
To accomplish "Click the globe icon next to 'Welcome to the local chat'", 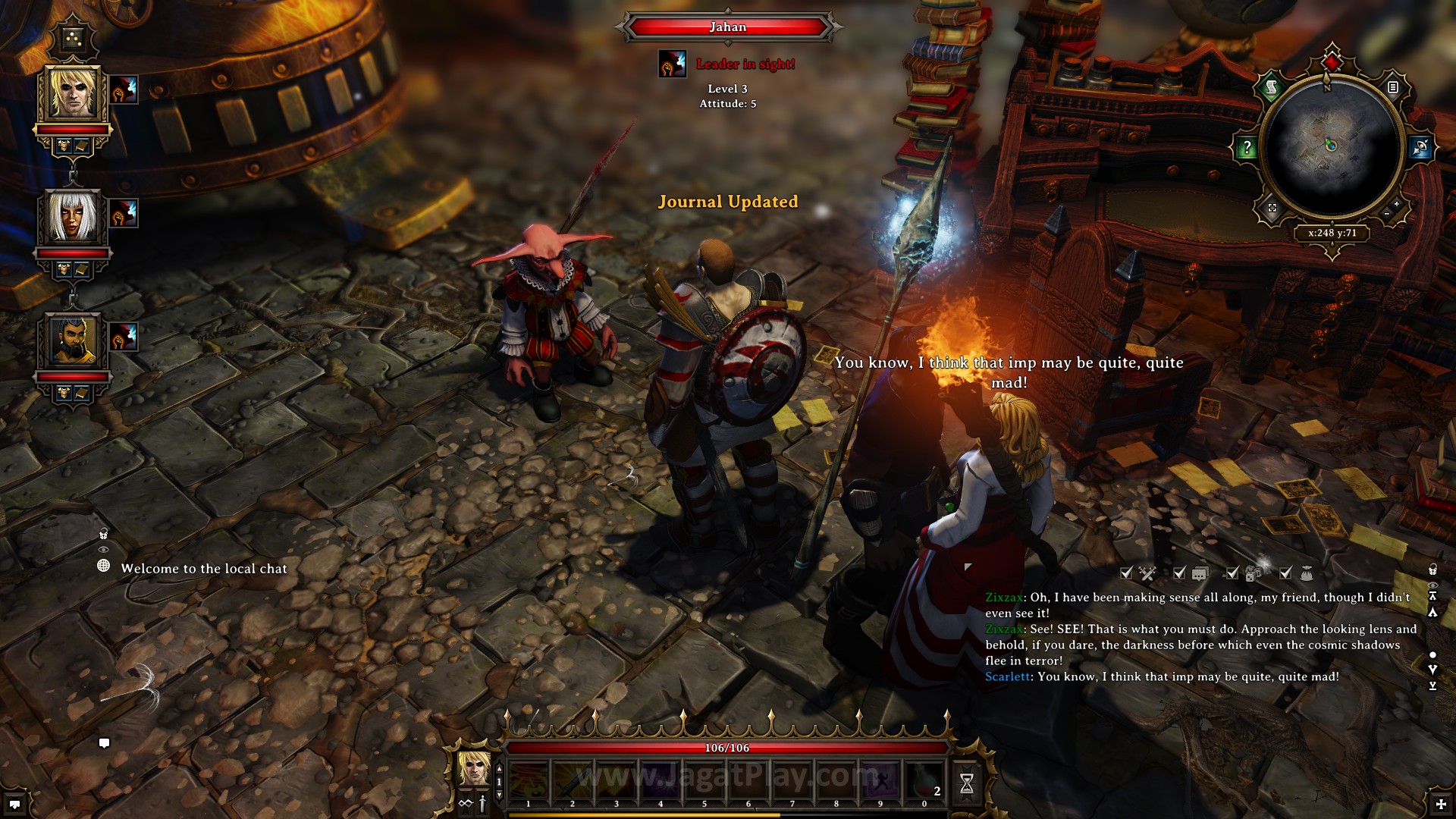I will [105, 566].
